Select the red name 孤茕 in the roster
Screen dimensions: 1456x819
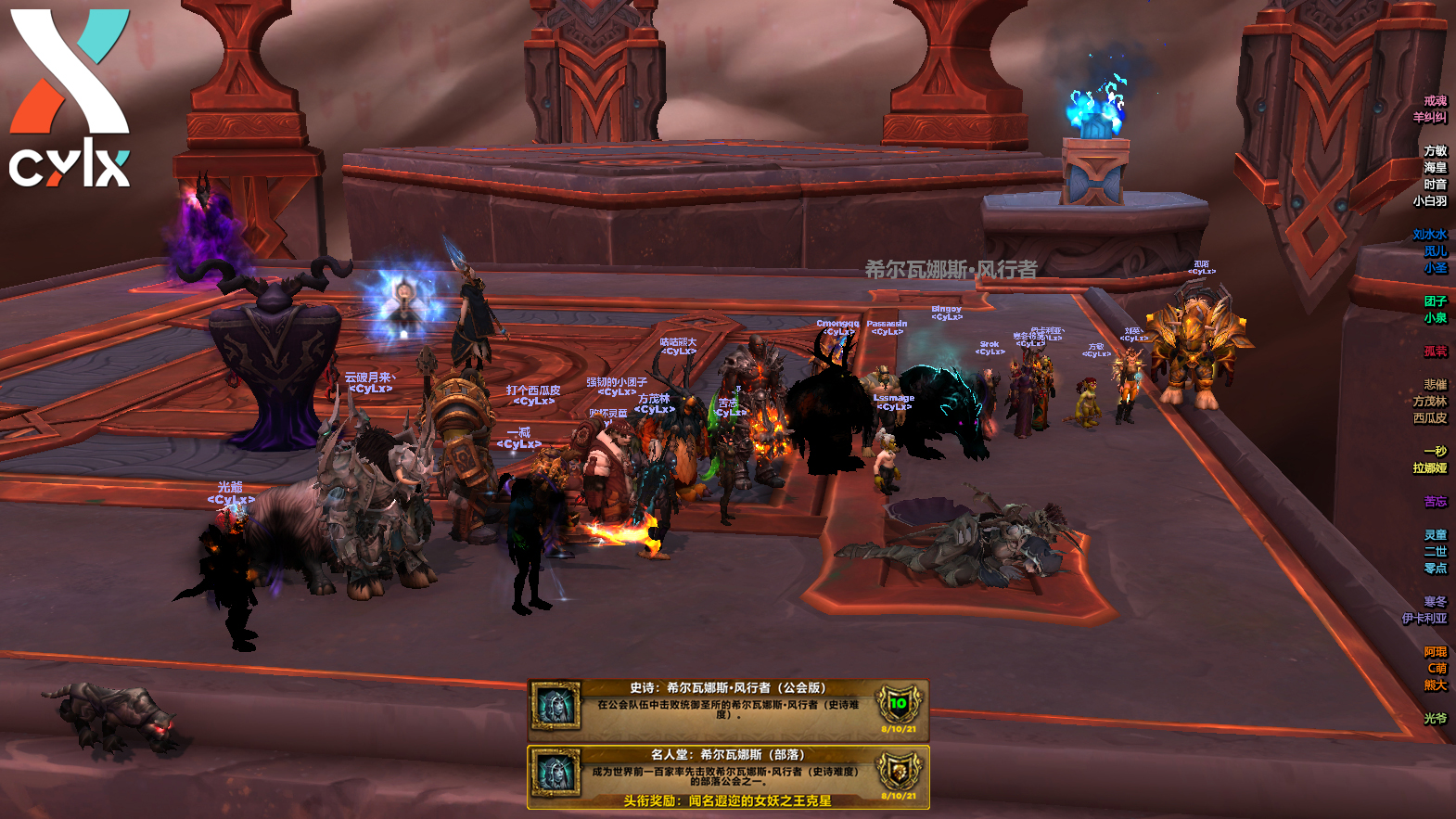(x=1435, y=352)
